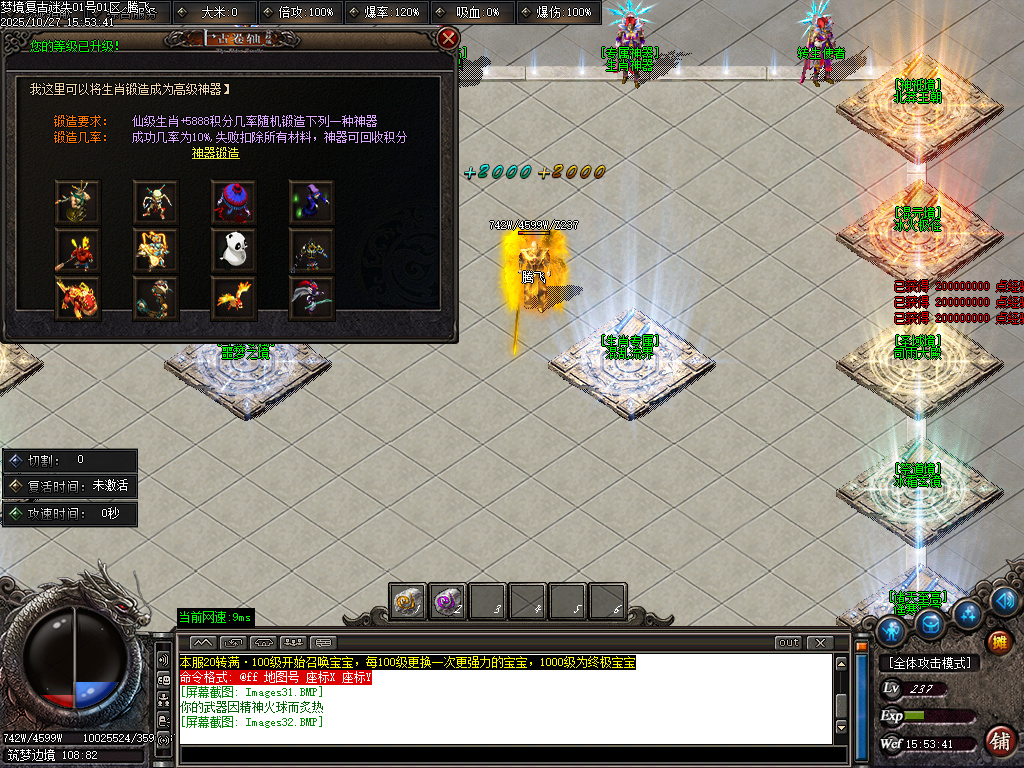Open the 摊 stall button
The image size is (1024, 768).
point(998,642)
